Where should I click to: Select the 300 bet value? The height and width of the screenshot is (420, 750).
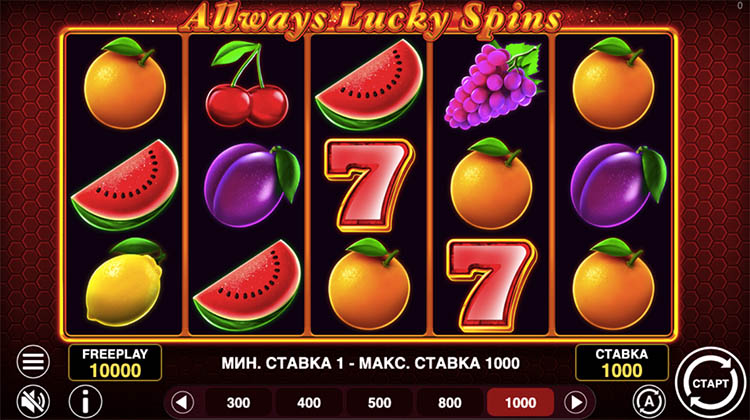239,402
